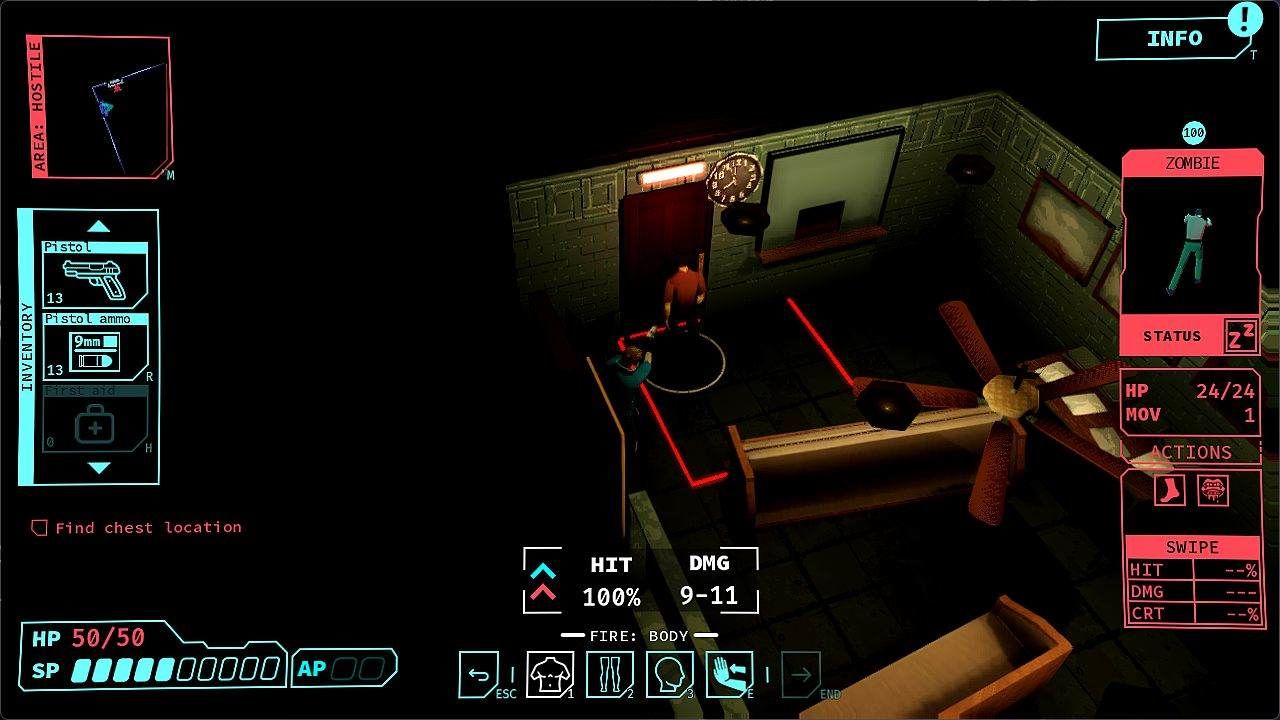Target the head with aiming icon 3

click(670, 673)
